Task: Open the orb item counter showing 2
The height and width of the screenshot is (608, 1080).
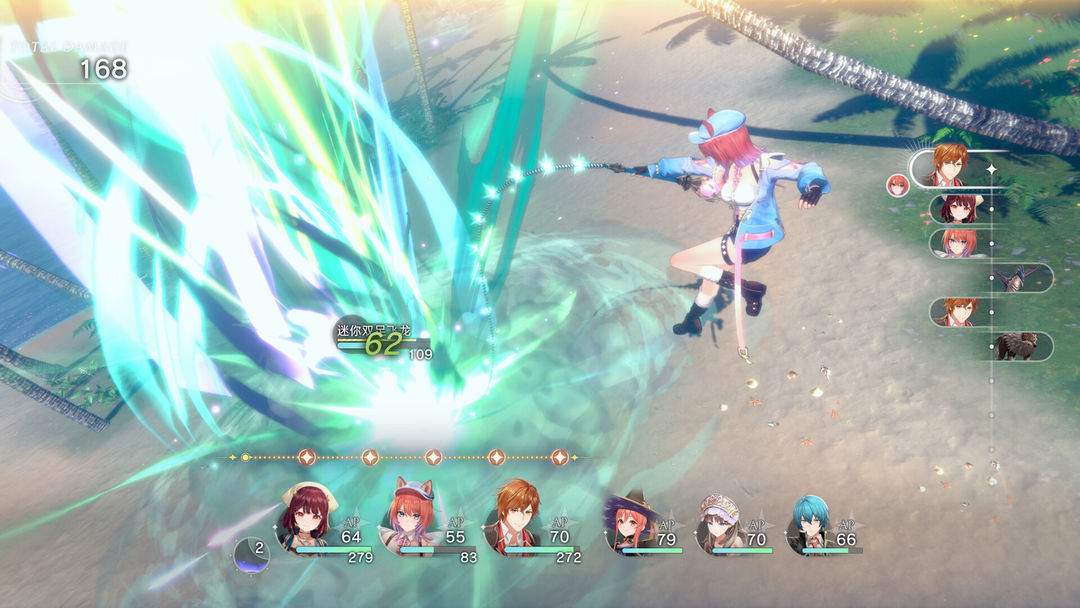Action: (252, 553)
